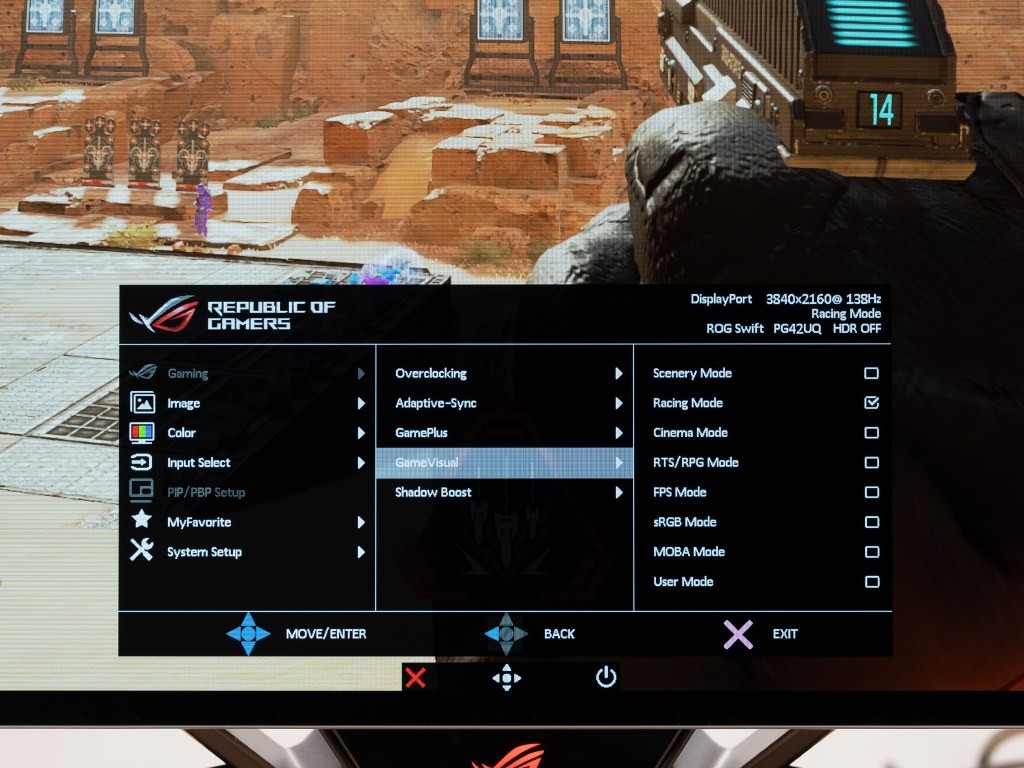This screenshot has width=1024, height=768.
Task: Open the Image settings category
Action: coord(183,403)
